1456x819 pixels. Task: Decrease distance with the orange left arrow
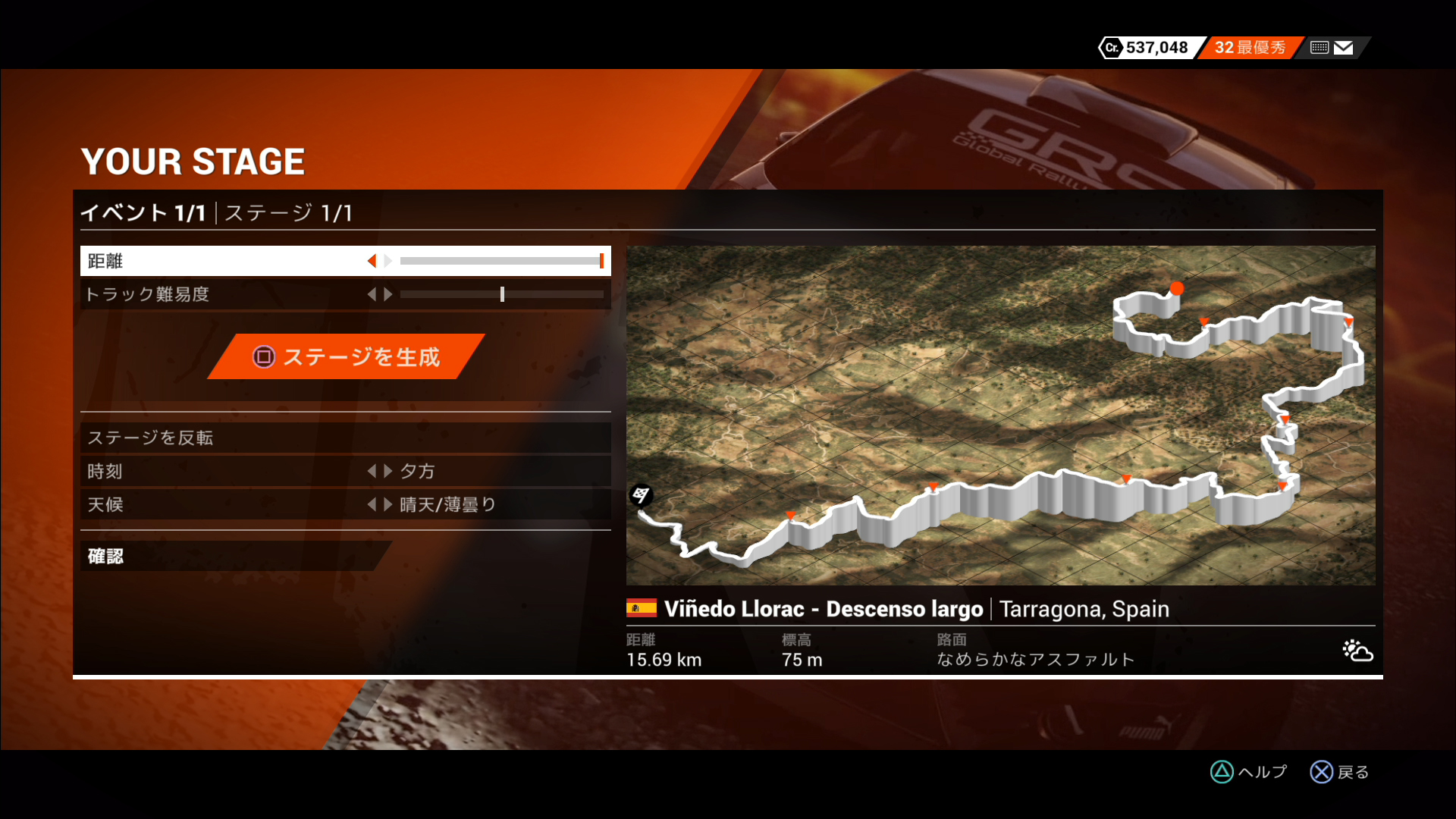pyautogui.click(x=372, y=261)
